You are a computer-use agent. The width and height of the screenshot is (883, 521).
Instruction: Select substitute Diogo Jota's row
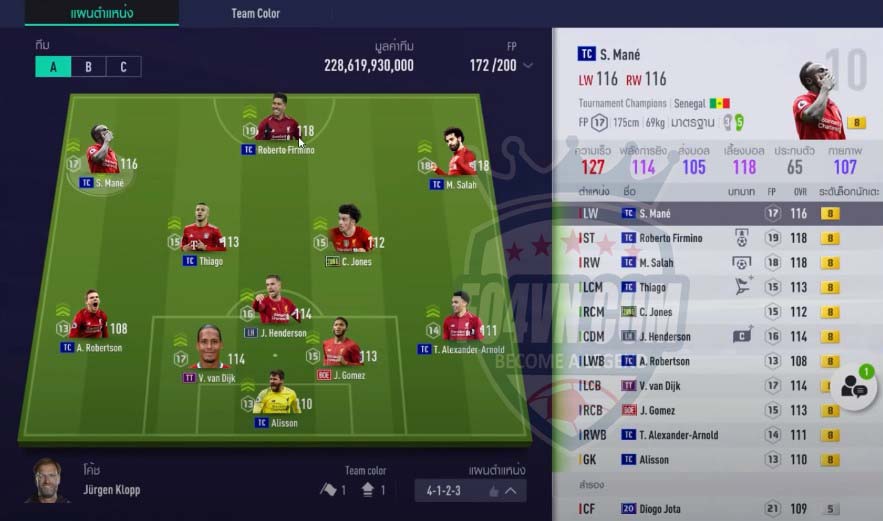click(x=715, y=509)
